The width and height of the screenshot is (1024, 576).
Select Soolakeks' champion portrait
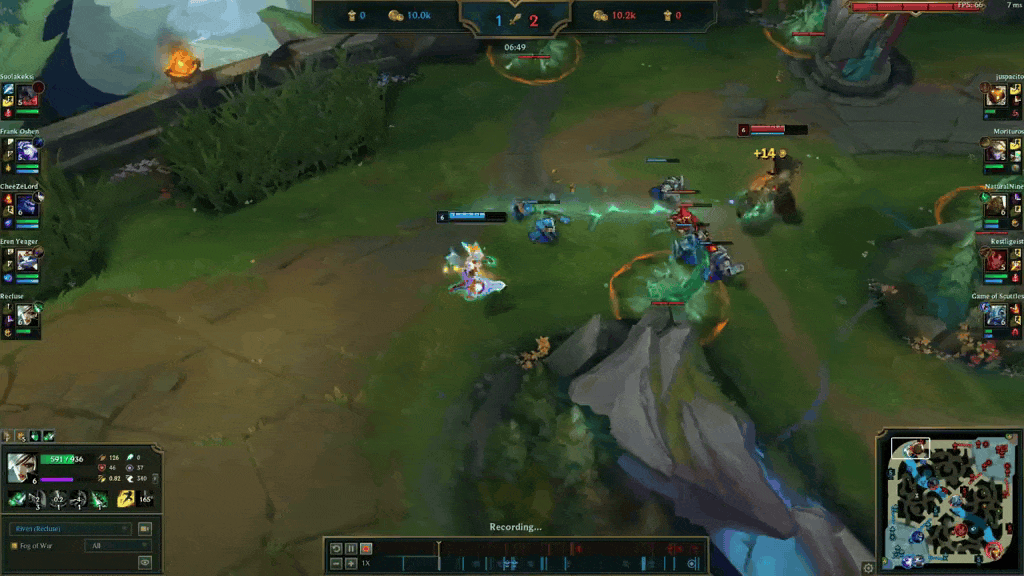click(27, 95)
